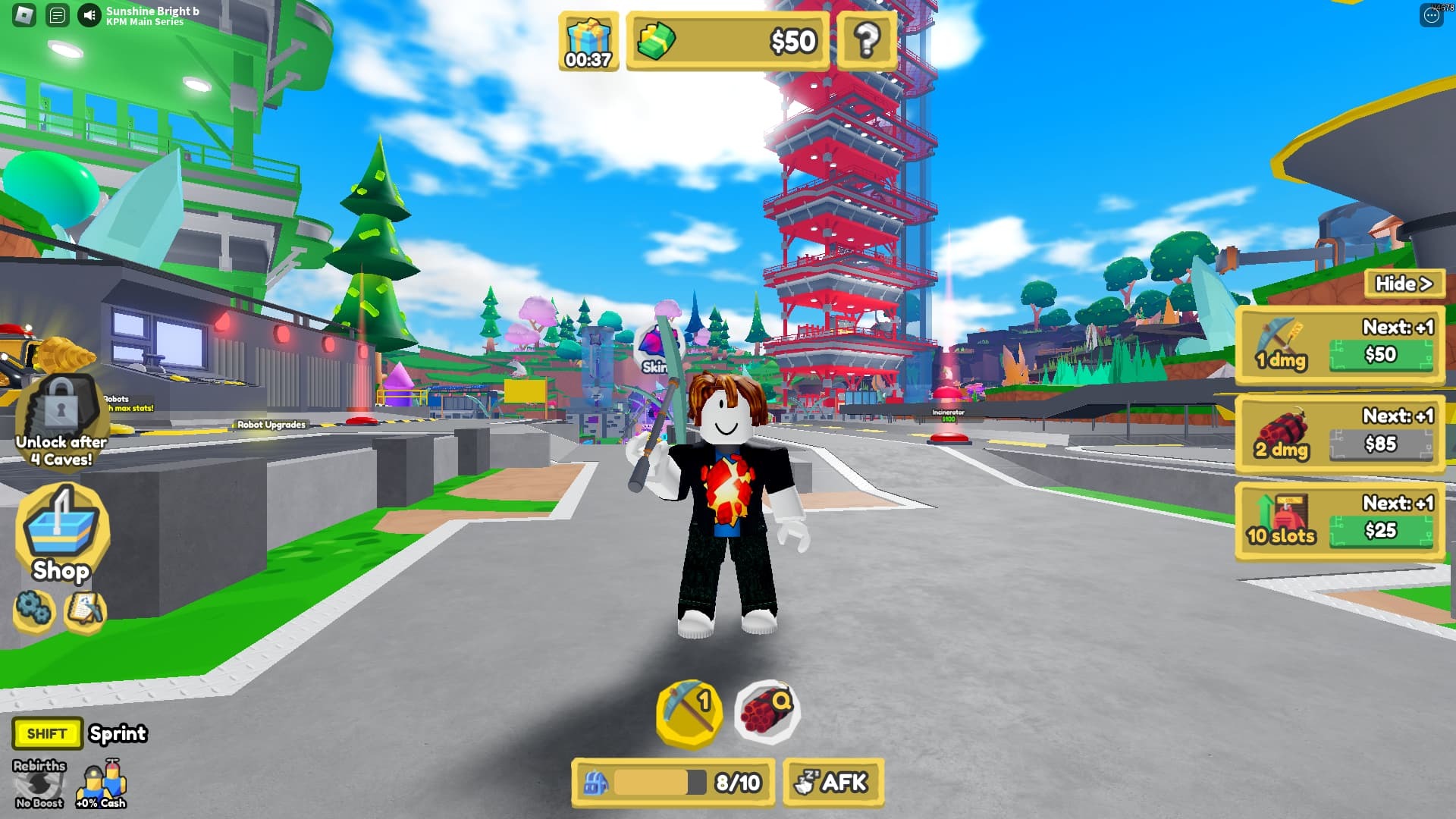Screen dimensions: 1456x819
Task: Click the locked Unlock after 4 Caves icon
Action: (x=61, y=421)
